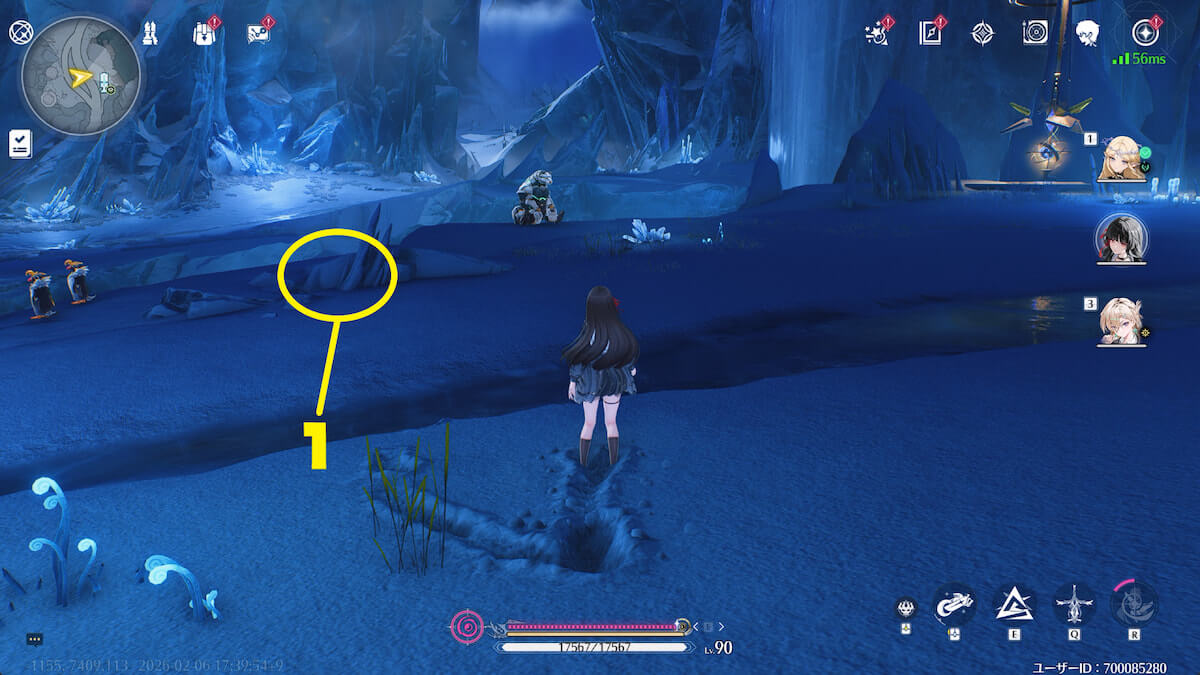Open the circular star main menu icon
The image size is (1200, 675).
tap(1146, 33)
